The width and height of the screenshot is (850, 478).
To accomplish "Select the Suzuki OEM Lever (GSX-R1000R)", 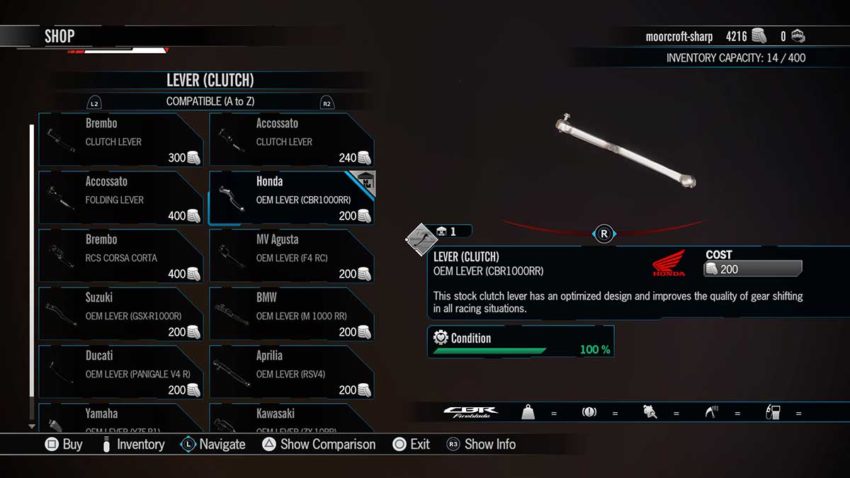I will coord(121,314).
